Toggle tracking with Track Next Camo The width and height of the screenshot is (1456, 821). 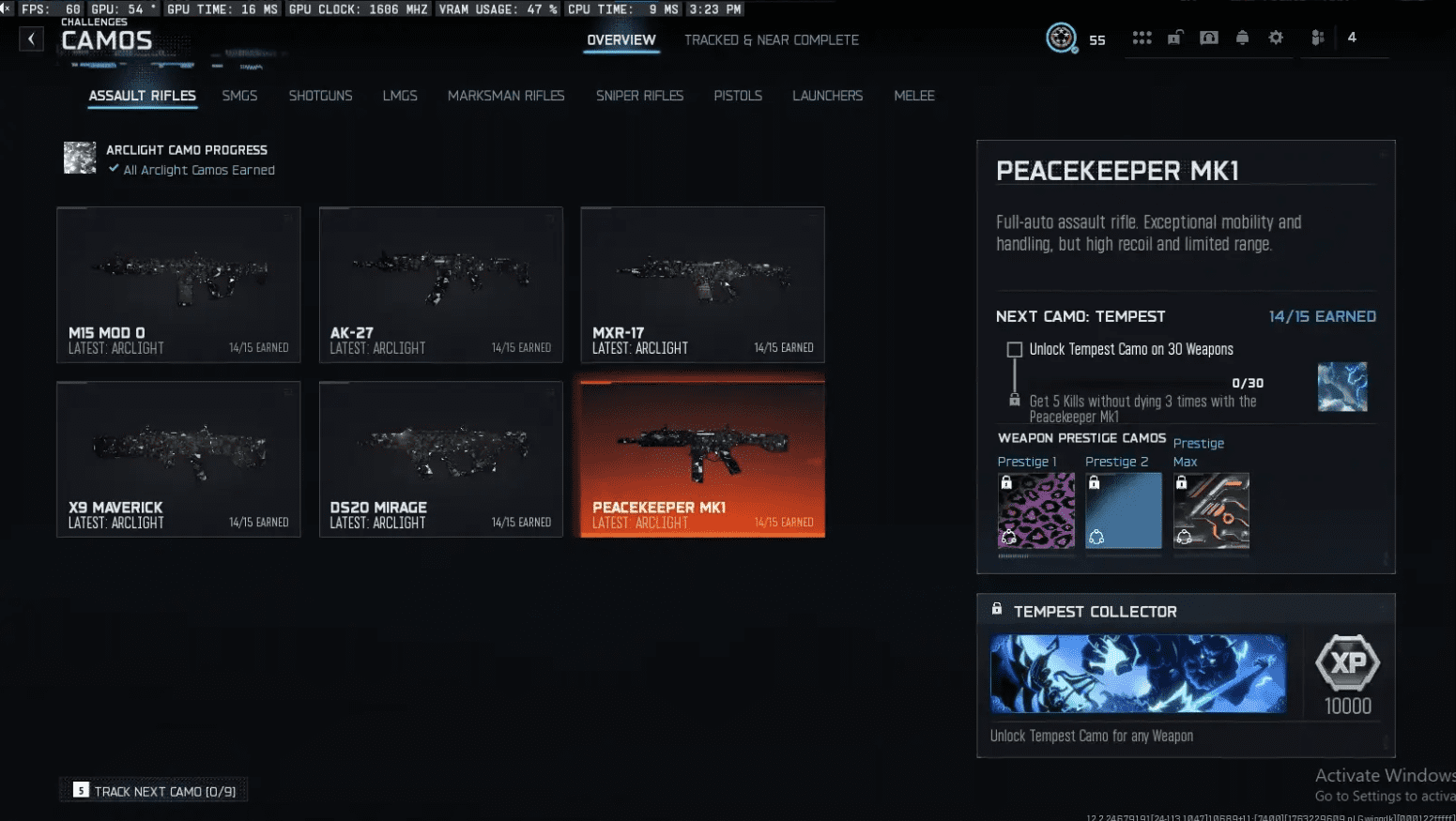(153, 790)
